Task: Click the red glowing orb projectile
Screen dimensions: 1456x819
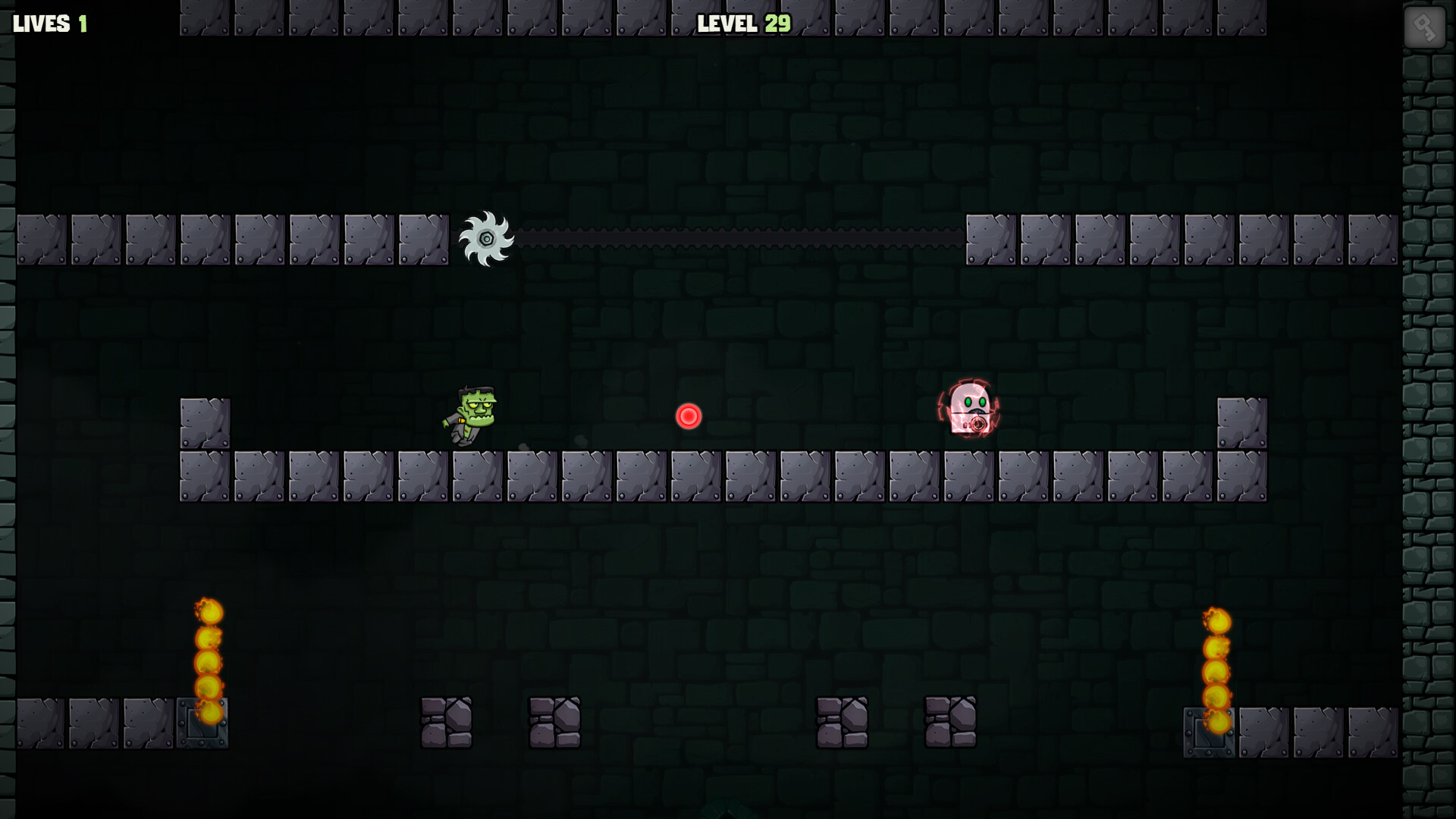Action: [688, 415]
